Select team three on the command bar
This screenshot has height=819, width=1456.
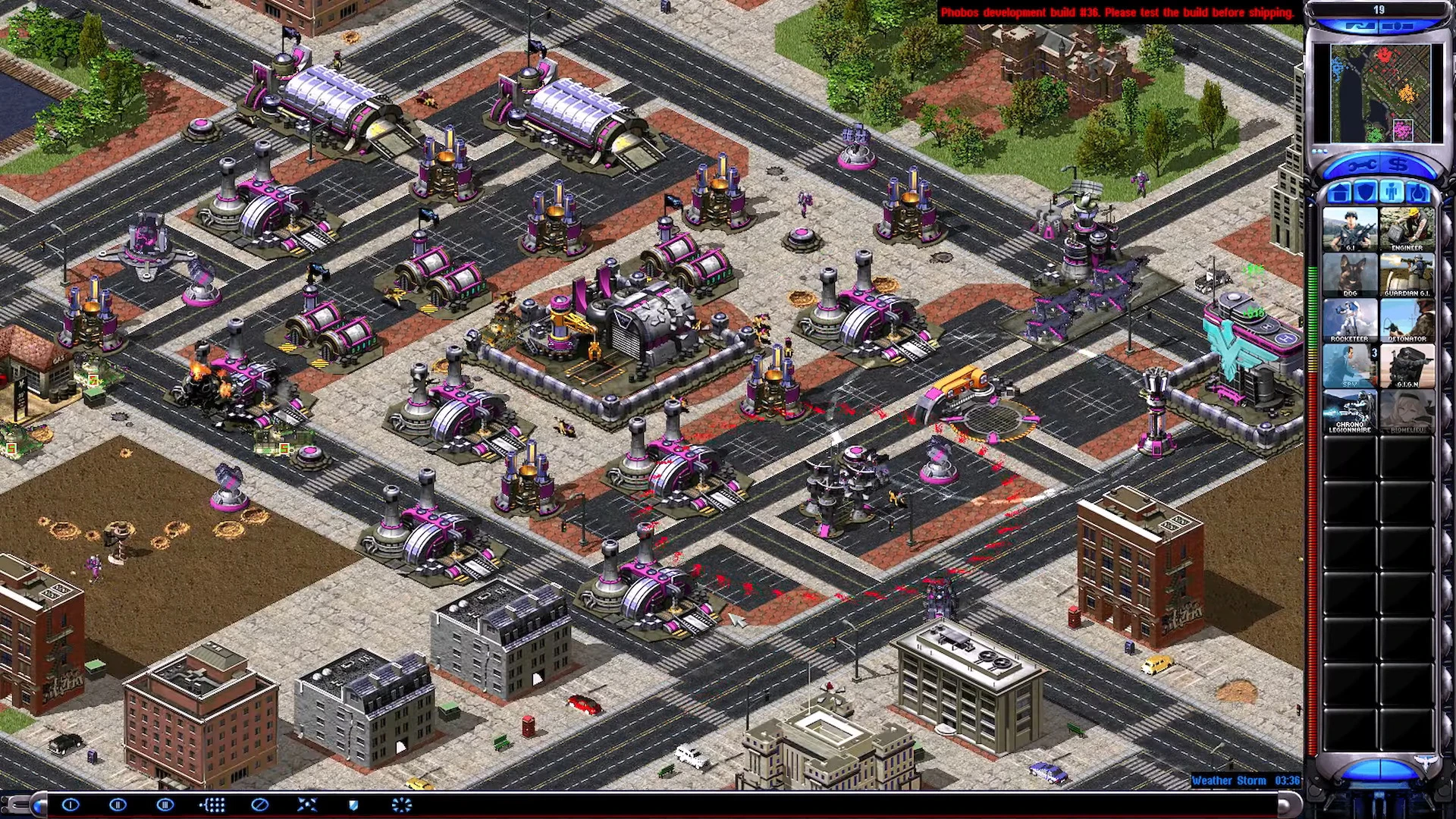[x=165, y=805]
